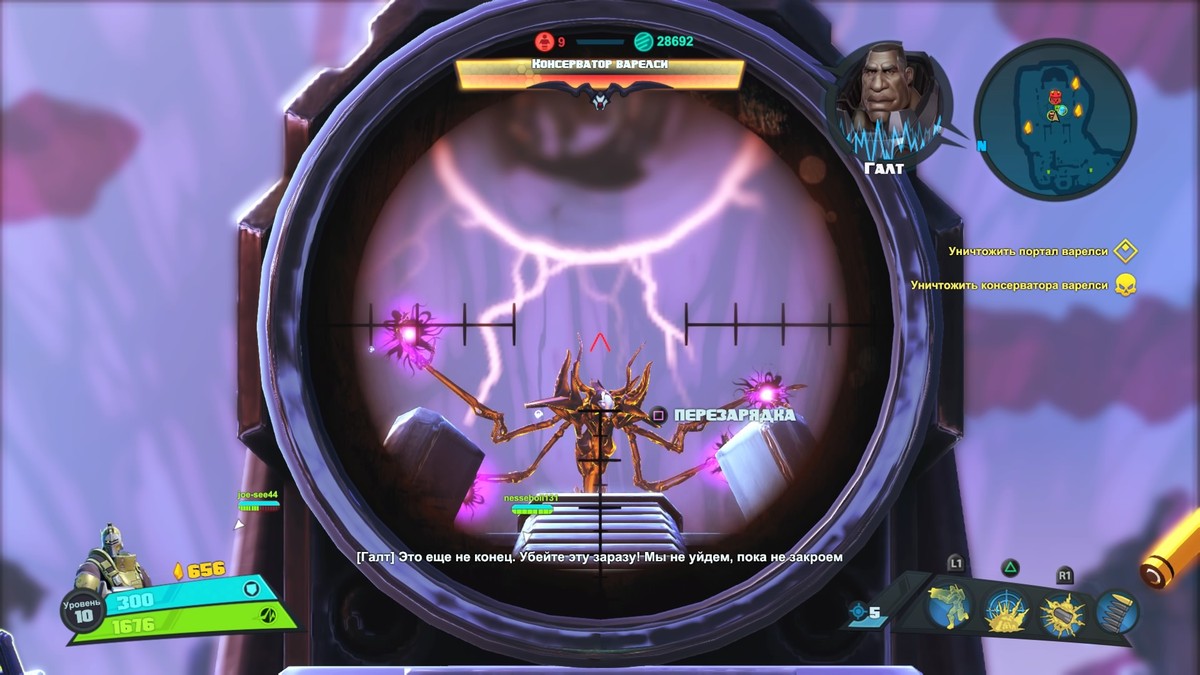This screenshot has width=1200, height=675.
Task: Select the boss skull emblem under the bar
Action: click(x=600, y=97)
